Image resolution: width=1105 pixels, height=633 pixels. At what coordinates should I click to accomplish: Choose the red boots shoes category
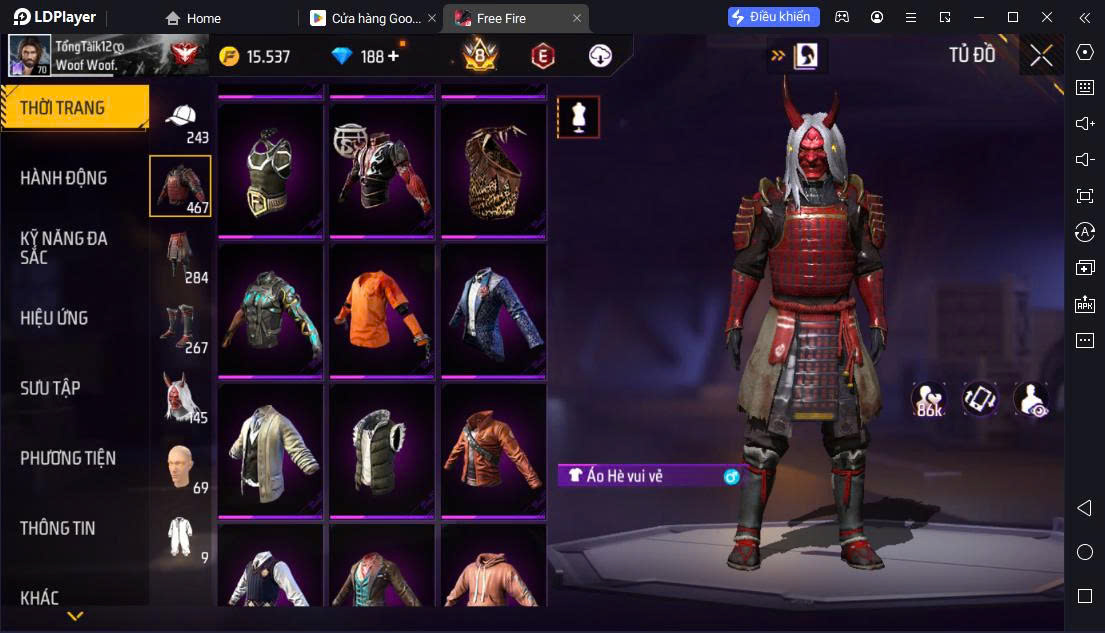click(181, 327)
